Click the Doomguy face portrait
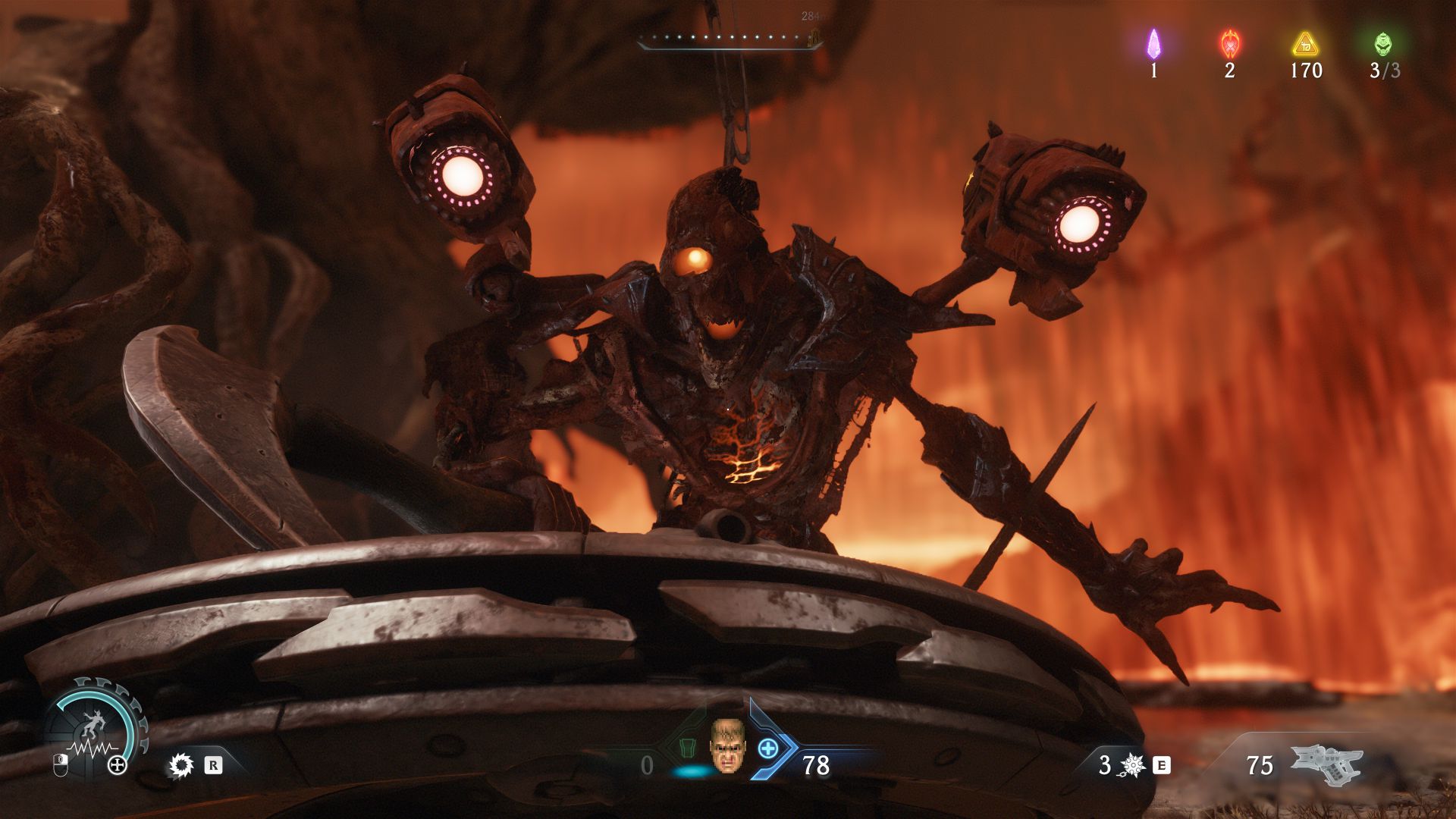This screenshot has height=819, width=1456. click(726, 746)
